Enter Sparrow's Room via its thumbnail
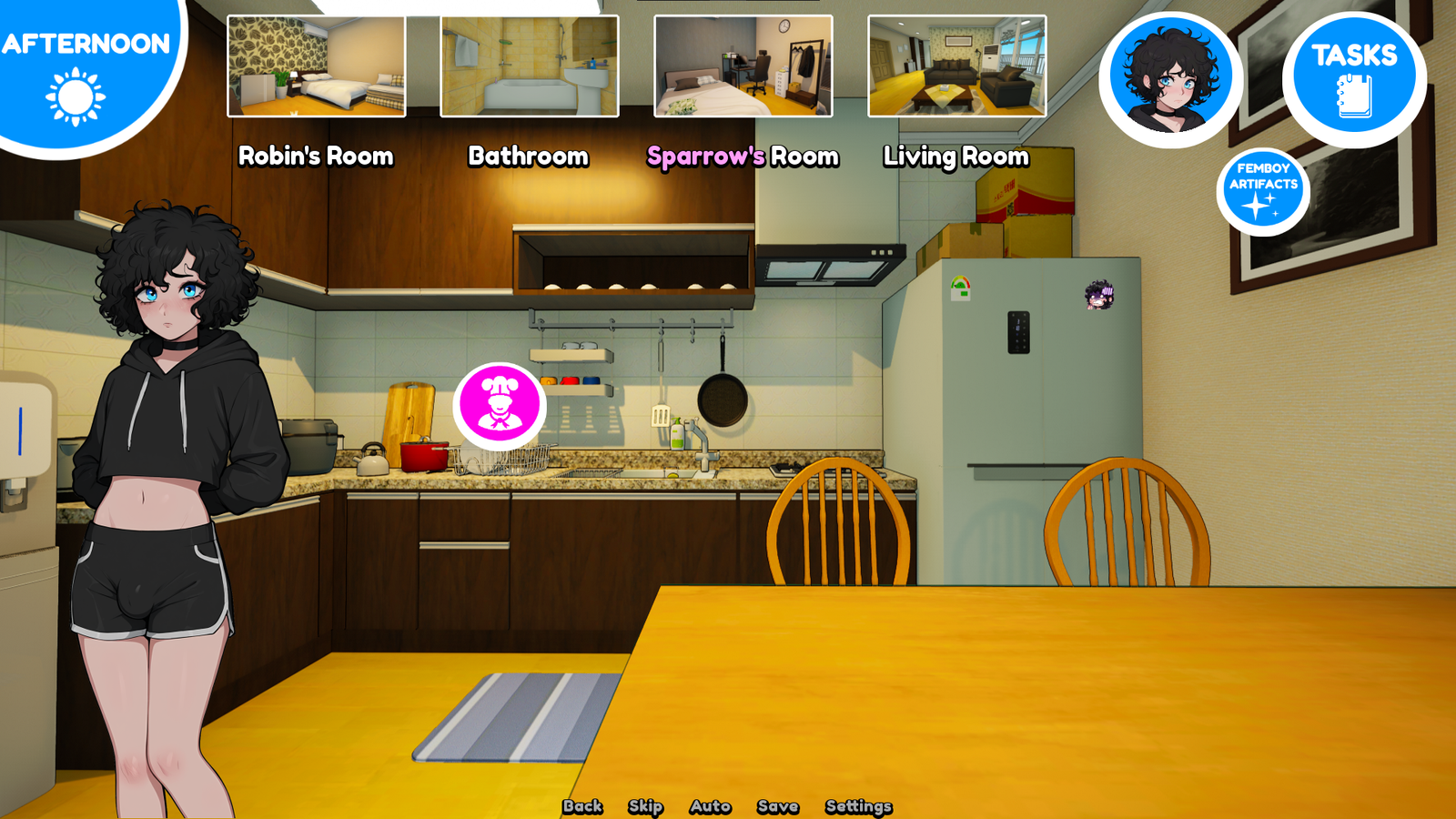 point(742,66)
